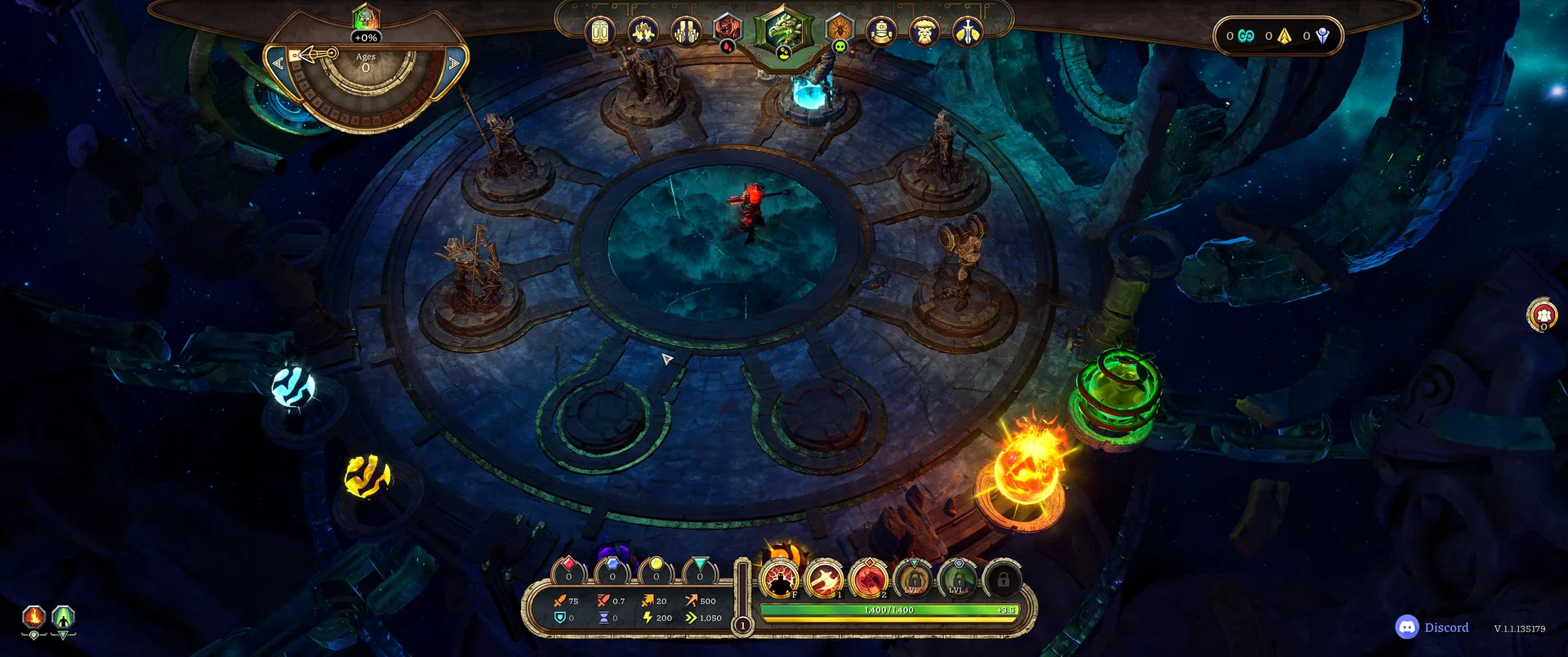1568x657 pixels.
Task: Choose the red roaring beast portrait
Action: coord(726,29)
